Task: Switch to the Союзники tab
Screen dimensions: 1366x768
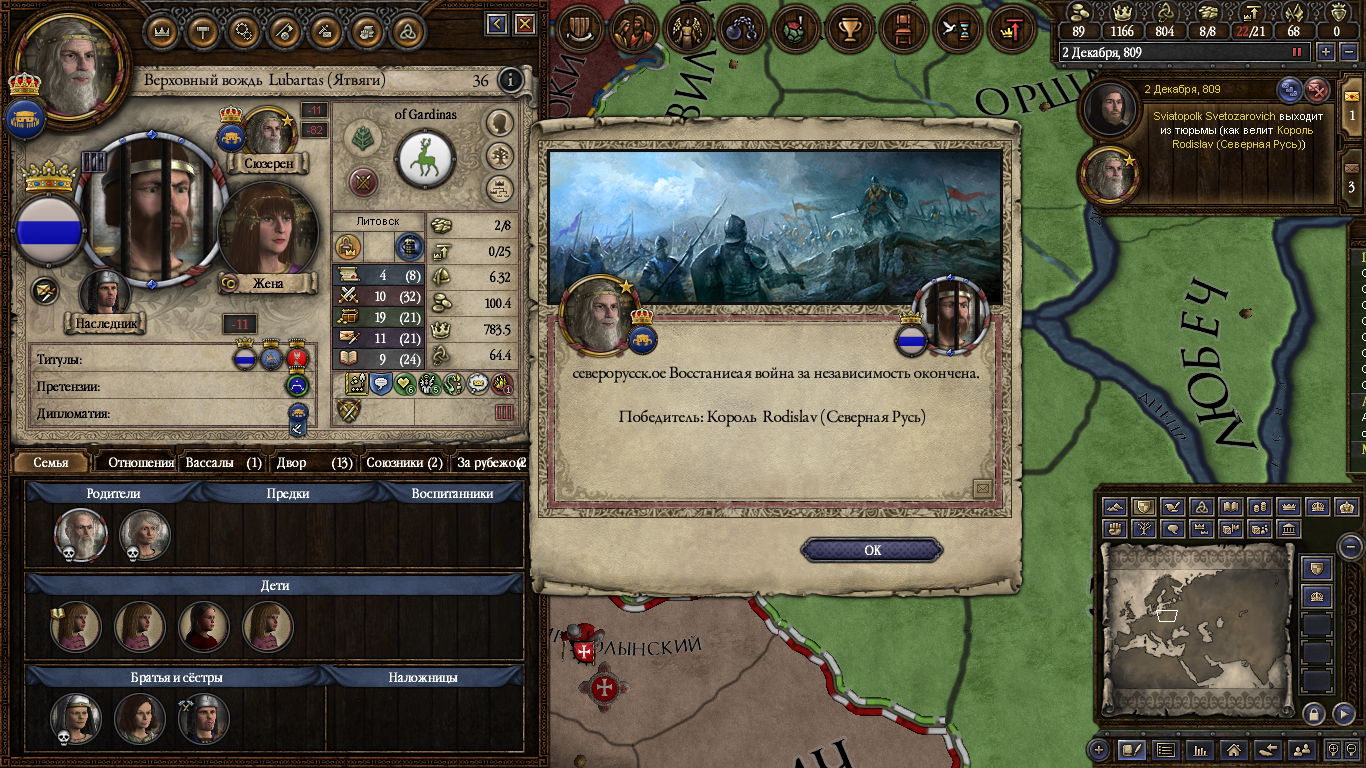Action: [x=404, y=463]
